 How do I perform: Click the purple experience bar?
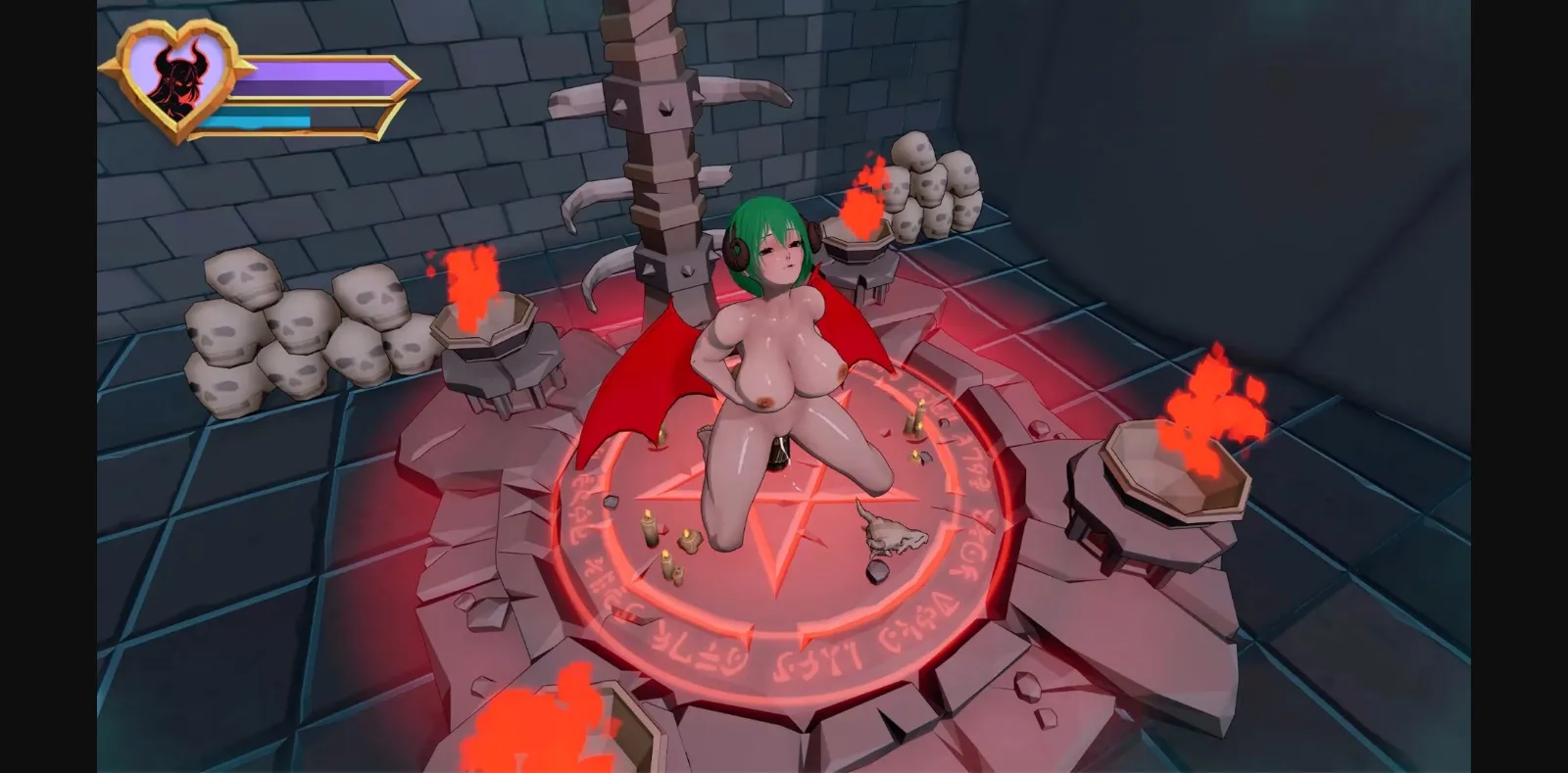[314, 75]
